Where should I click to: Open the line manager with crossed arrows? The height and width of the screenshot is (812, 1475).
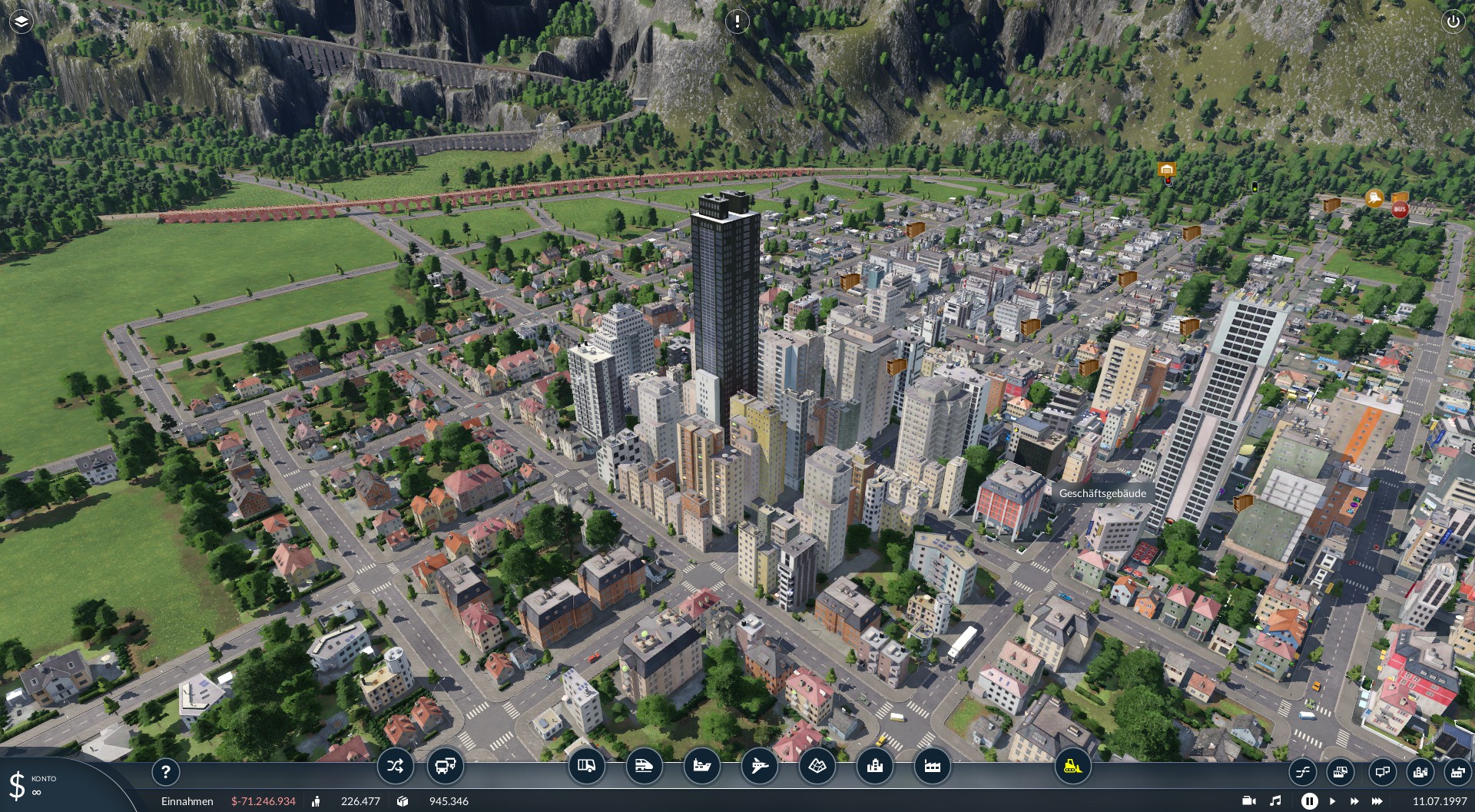coord(395,766)
